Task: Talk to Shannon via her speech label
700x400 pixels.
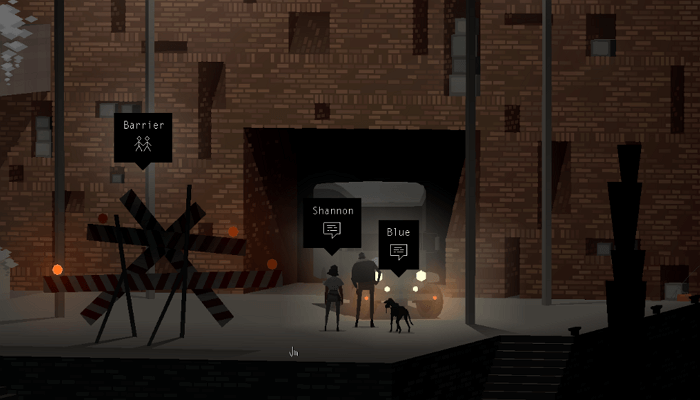Action: pos(332,222)
